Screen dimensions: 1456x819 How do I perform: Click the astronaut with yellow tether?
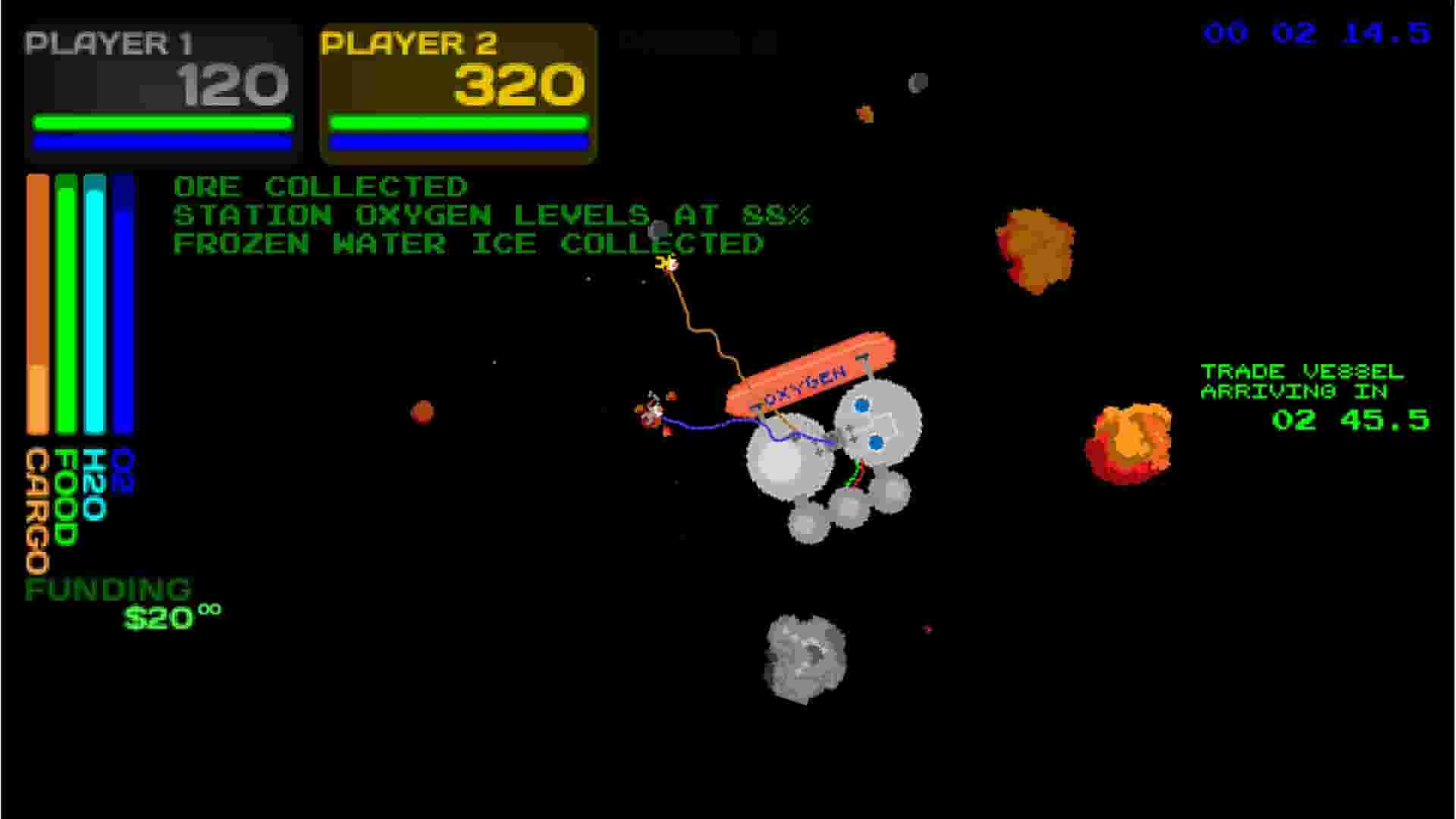667,265
